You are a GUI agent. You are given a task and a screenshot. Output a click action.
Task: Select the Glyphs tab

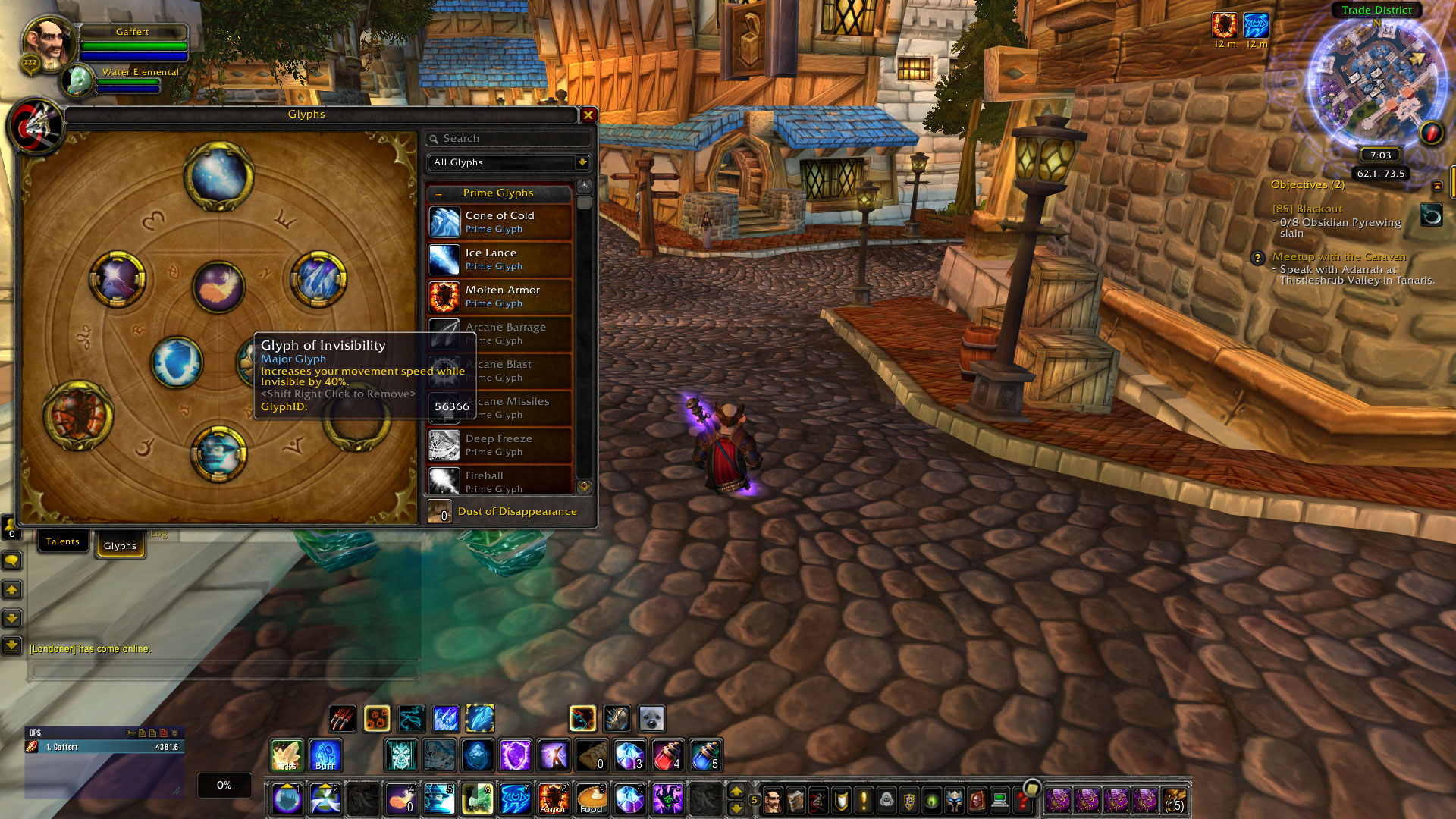click(x=120, y=545)
